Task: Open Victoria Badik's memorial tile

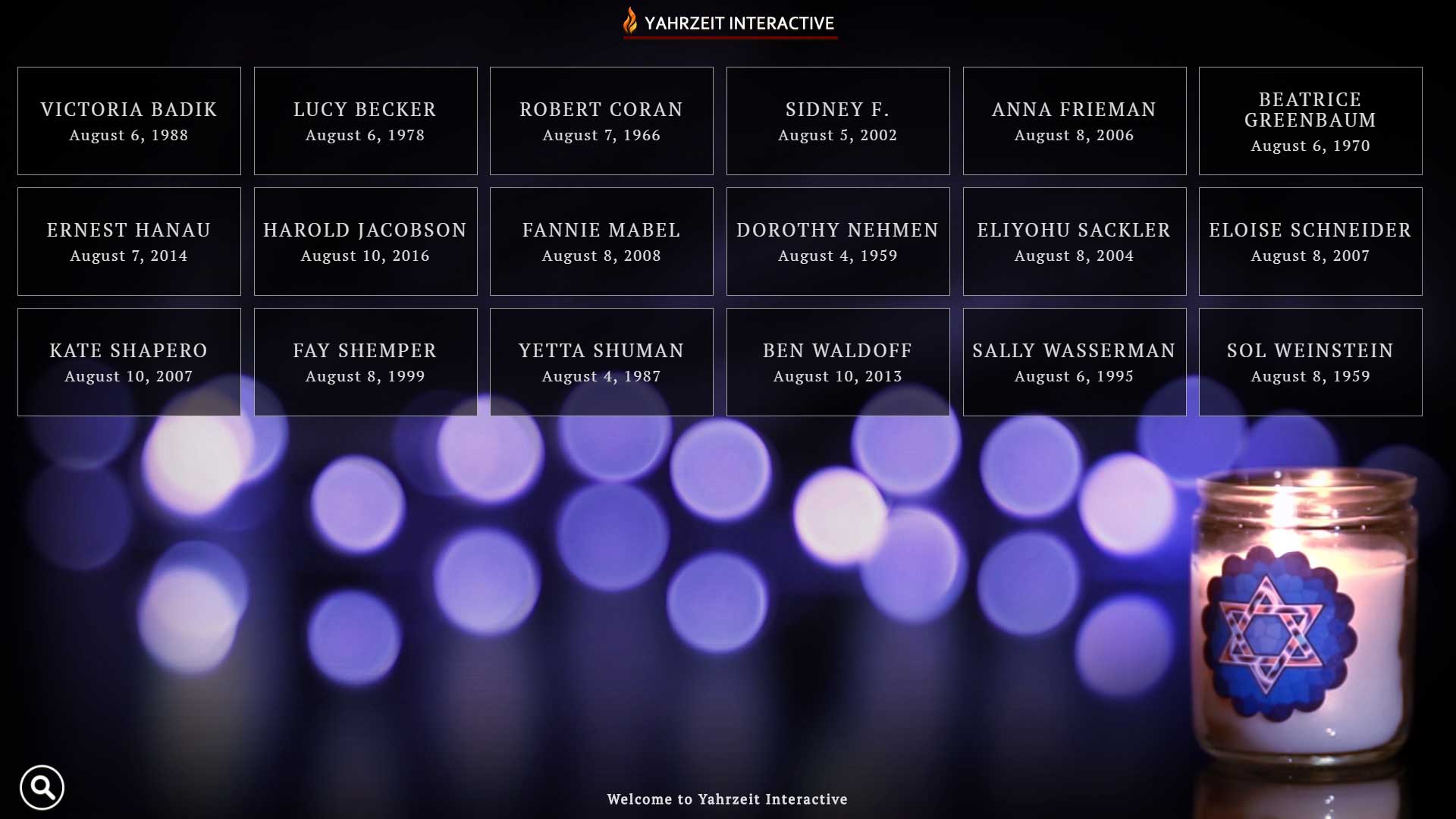Action: coord(129,121)
